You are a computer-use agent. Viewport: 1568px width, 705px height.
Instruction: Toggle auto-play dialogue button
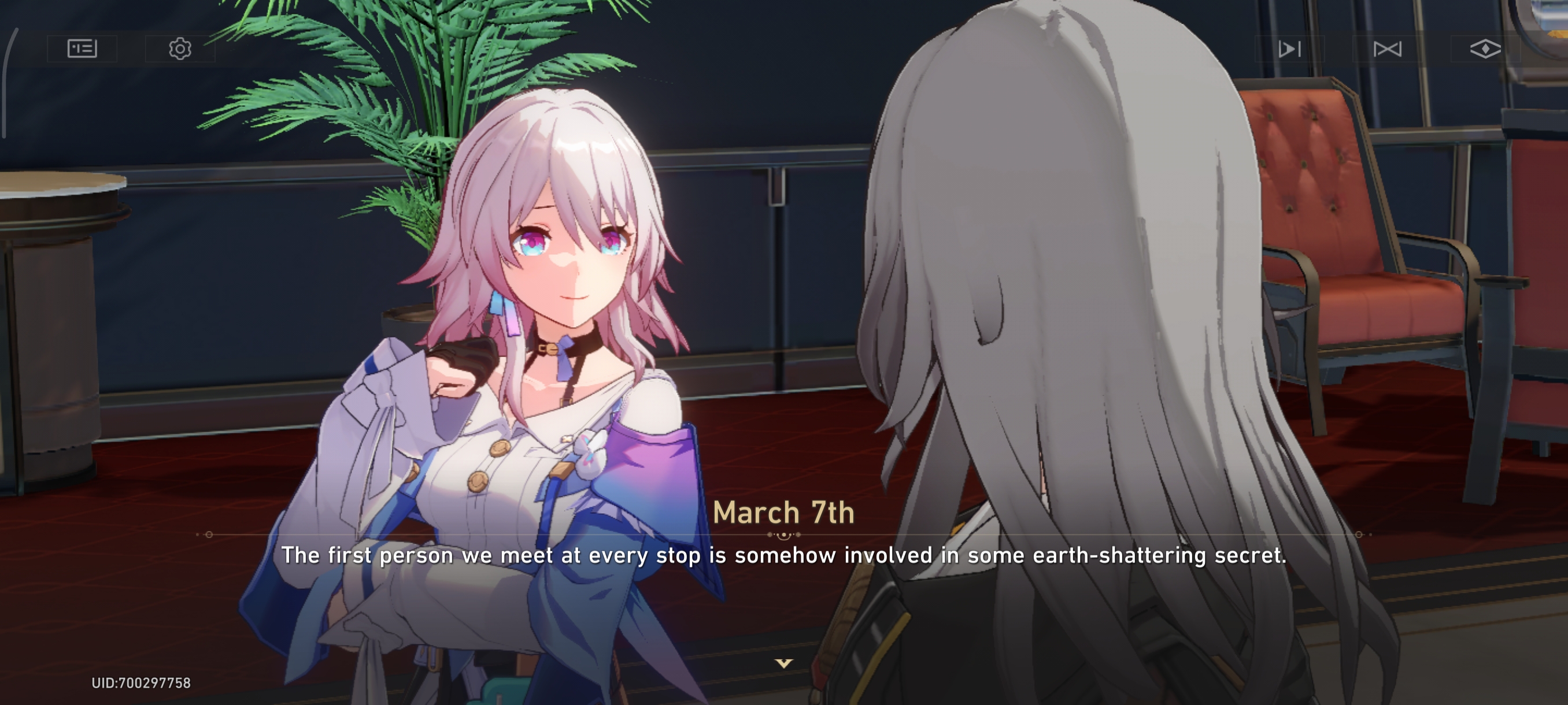1289,49
